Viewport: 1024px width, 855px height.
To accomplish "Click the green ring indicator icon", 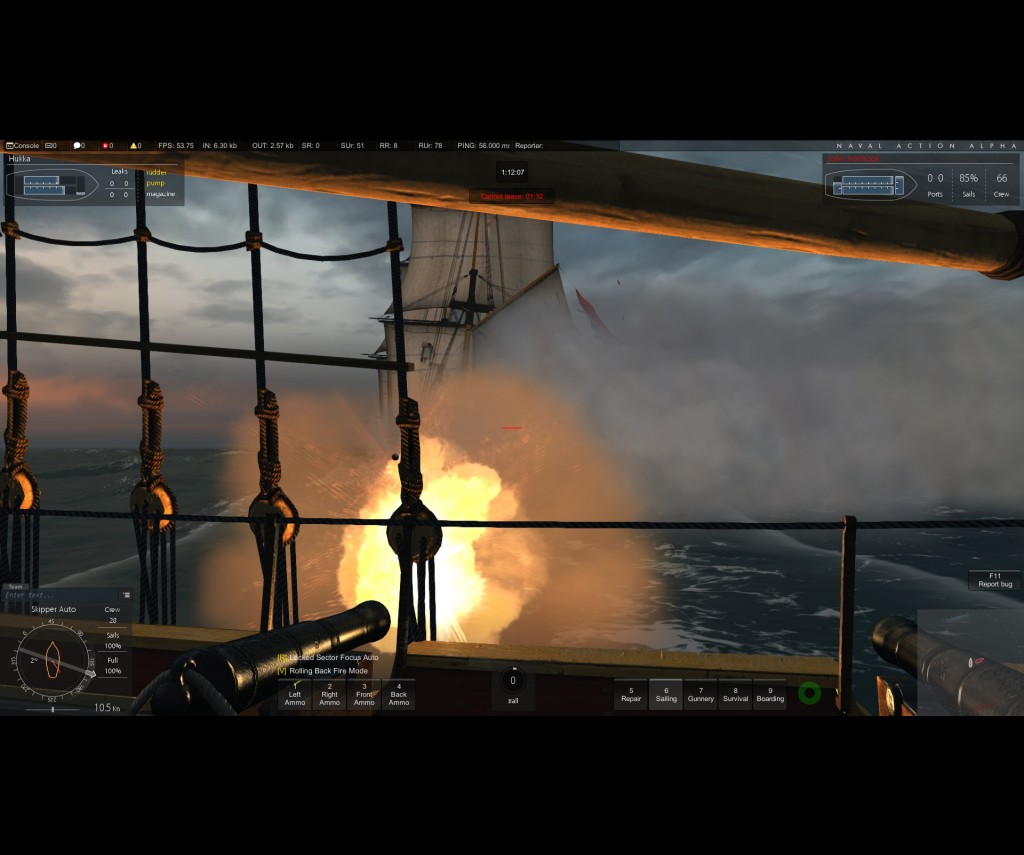I will click(810, 692).
